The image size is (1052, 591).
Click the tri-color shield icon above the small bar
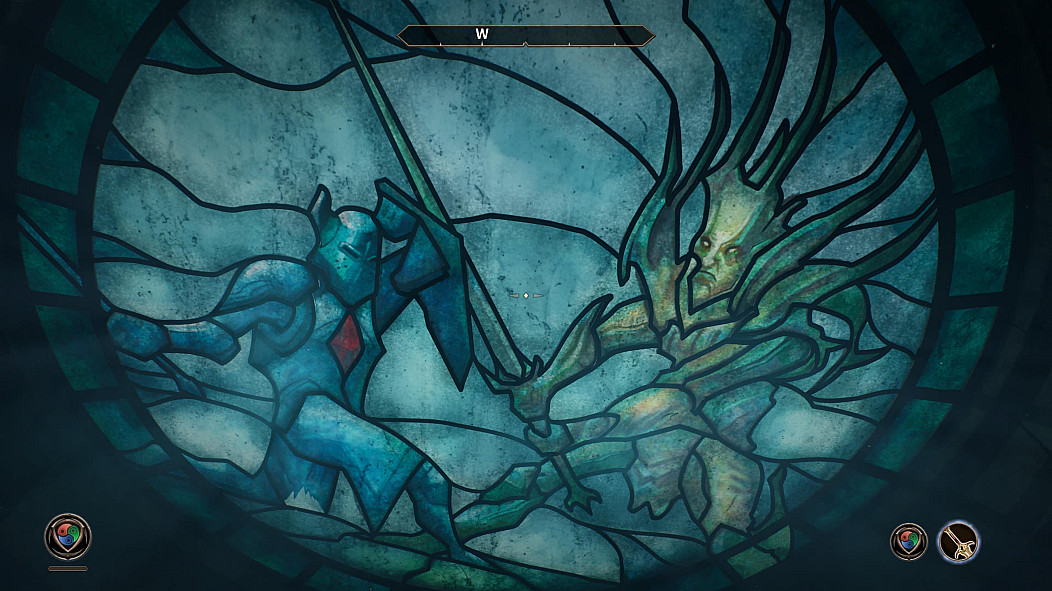(68, 536)
